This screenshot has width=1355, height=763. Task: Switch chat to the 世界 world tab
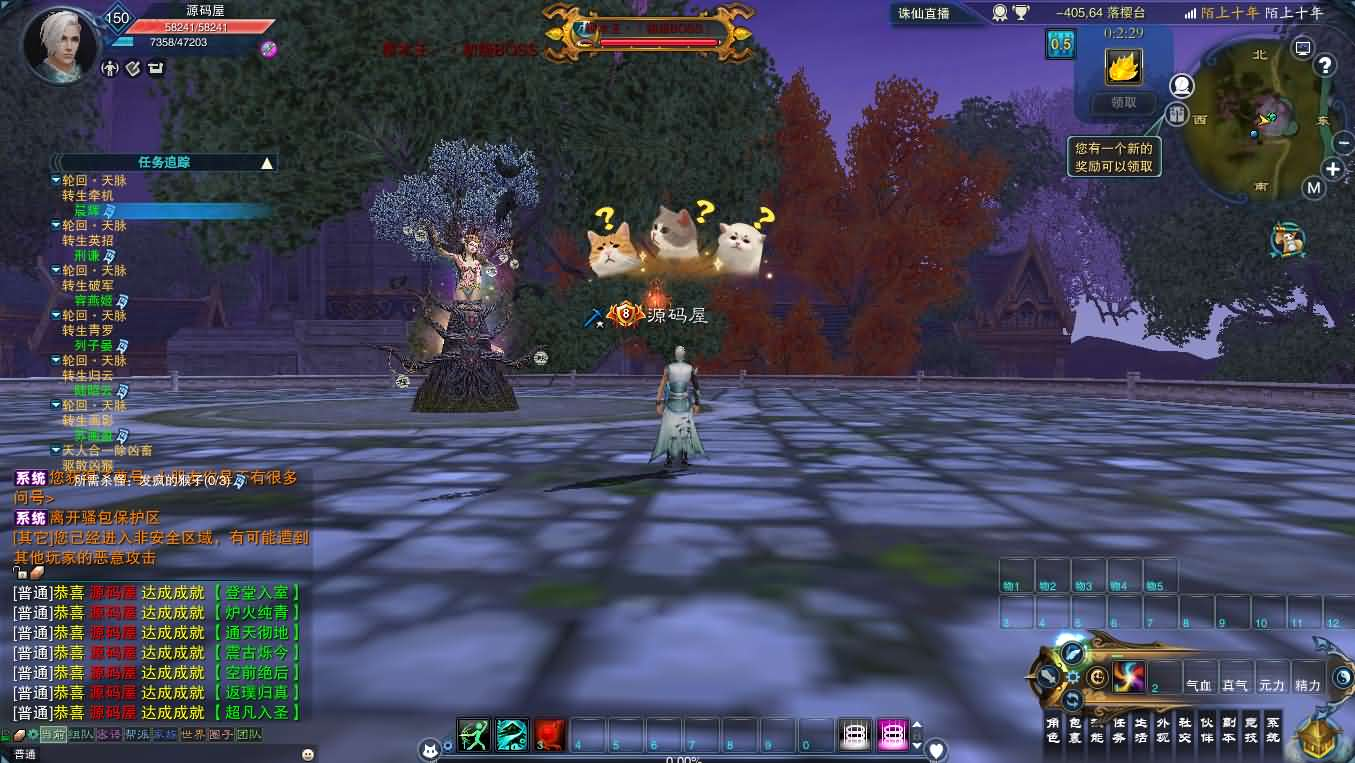pyautogui.click(x=192, y=734)
